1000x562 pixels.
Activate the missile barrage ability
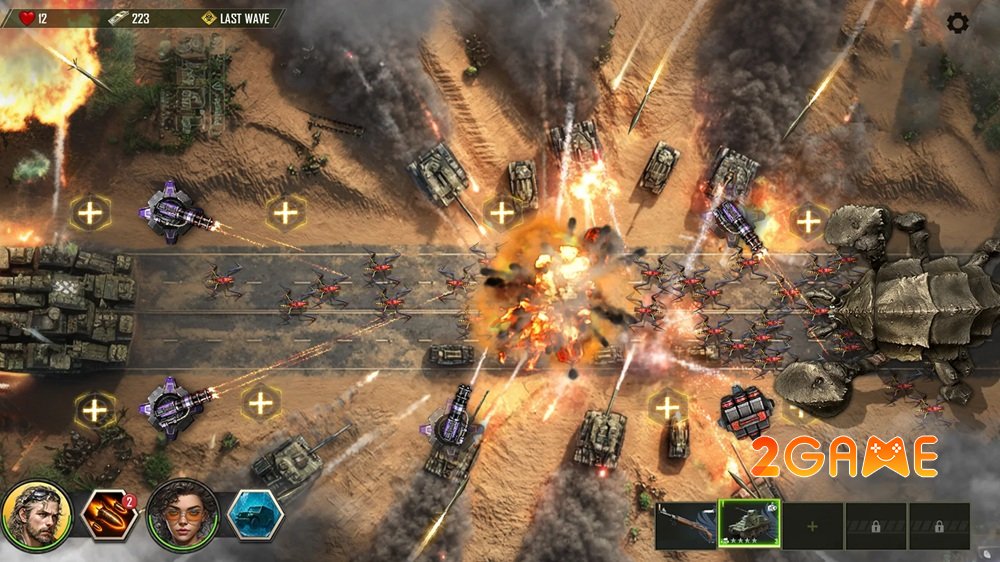(108, 515)
